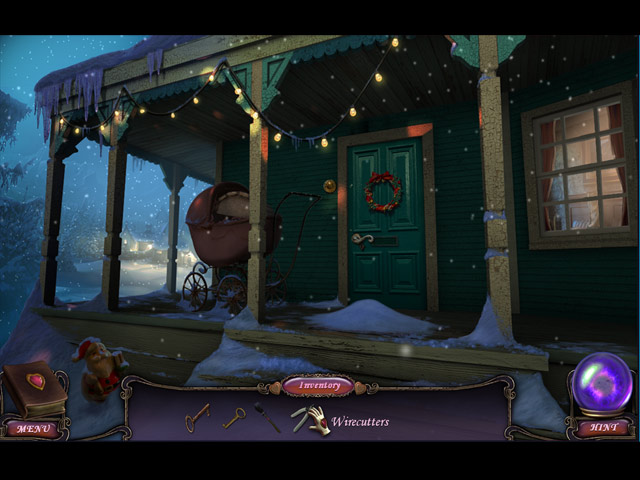The image size is (640, 480).
Task: Open the journal book with heart gem
Action: coord(35,388)
